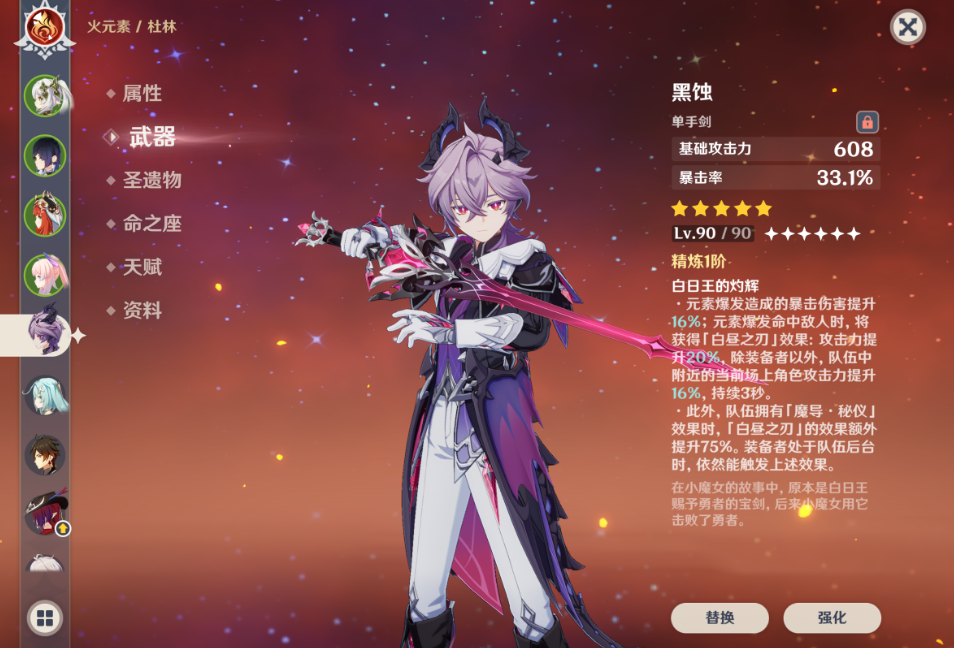Open the 命之座 constellation tab
The width and height of the screenshot is (954, 648).
[x=151, y=224]
